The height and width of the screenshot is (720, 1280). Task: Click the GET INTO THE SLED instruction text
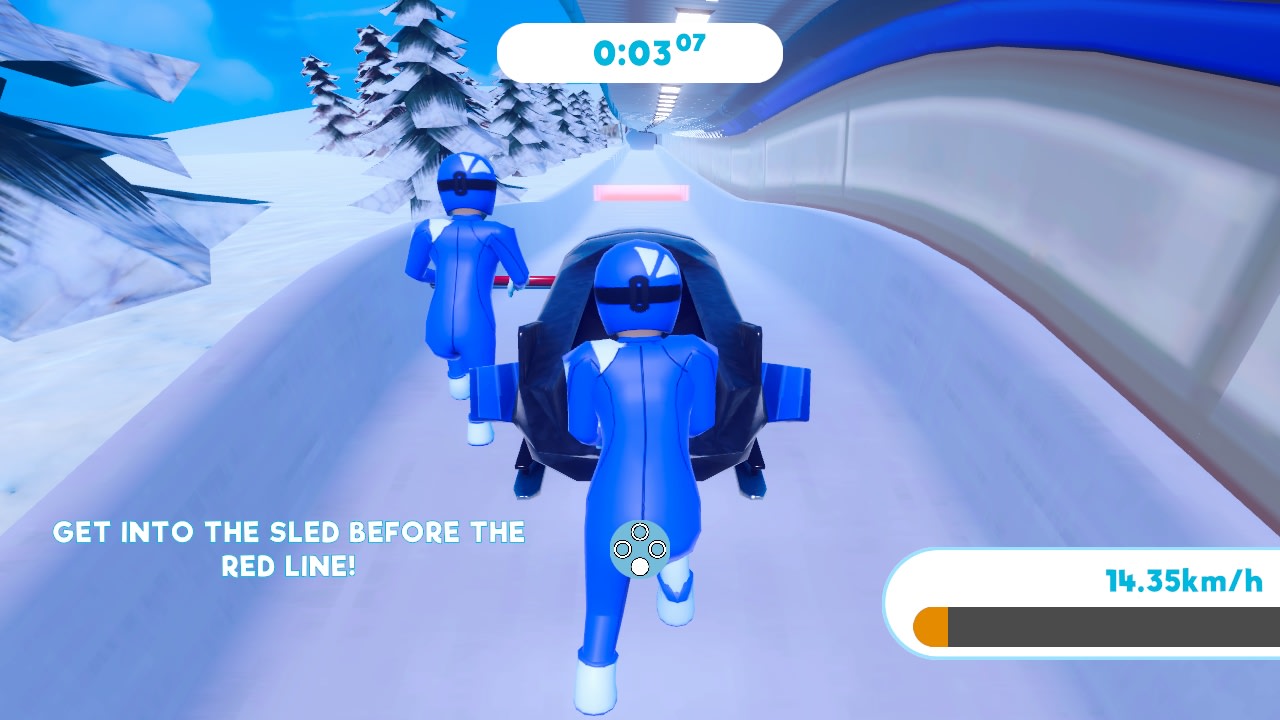point(290,532)
